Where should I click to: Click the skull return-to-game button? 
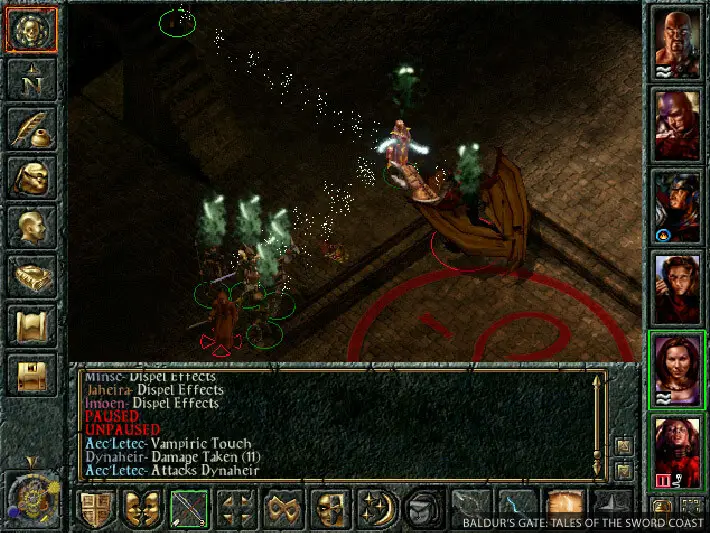pos(32,30)
